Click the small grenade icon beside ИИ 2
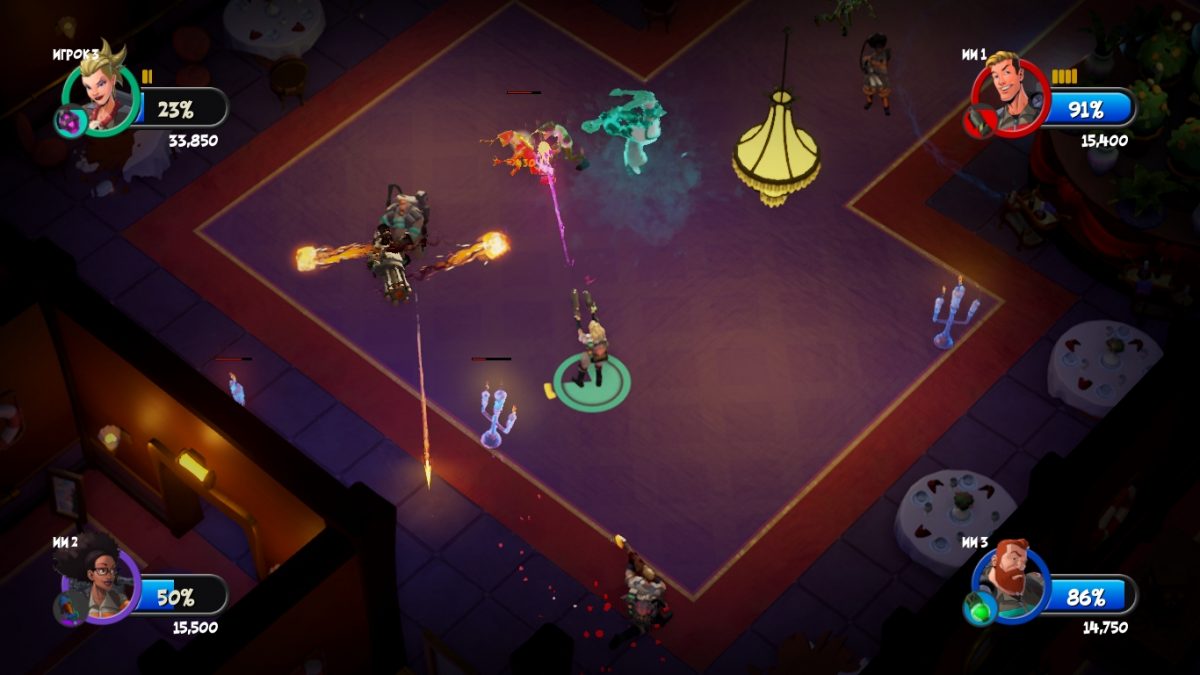Screen dimensions: 1200x675 pyautogui.click(x=68, y=609)
